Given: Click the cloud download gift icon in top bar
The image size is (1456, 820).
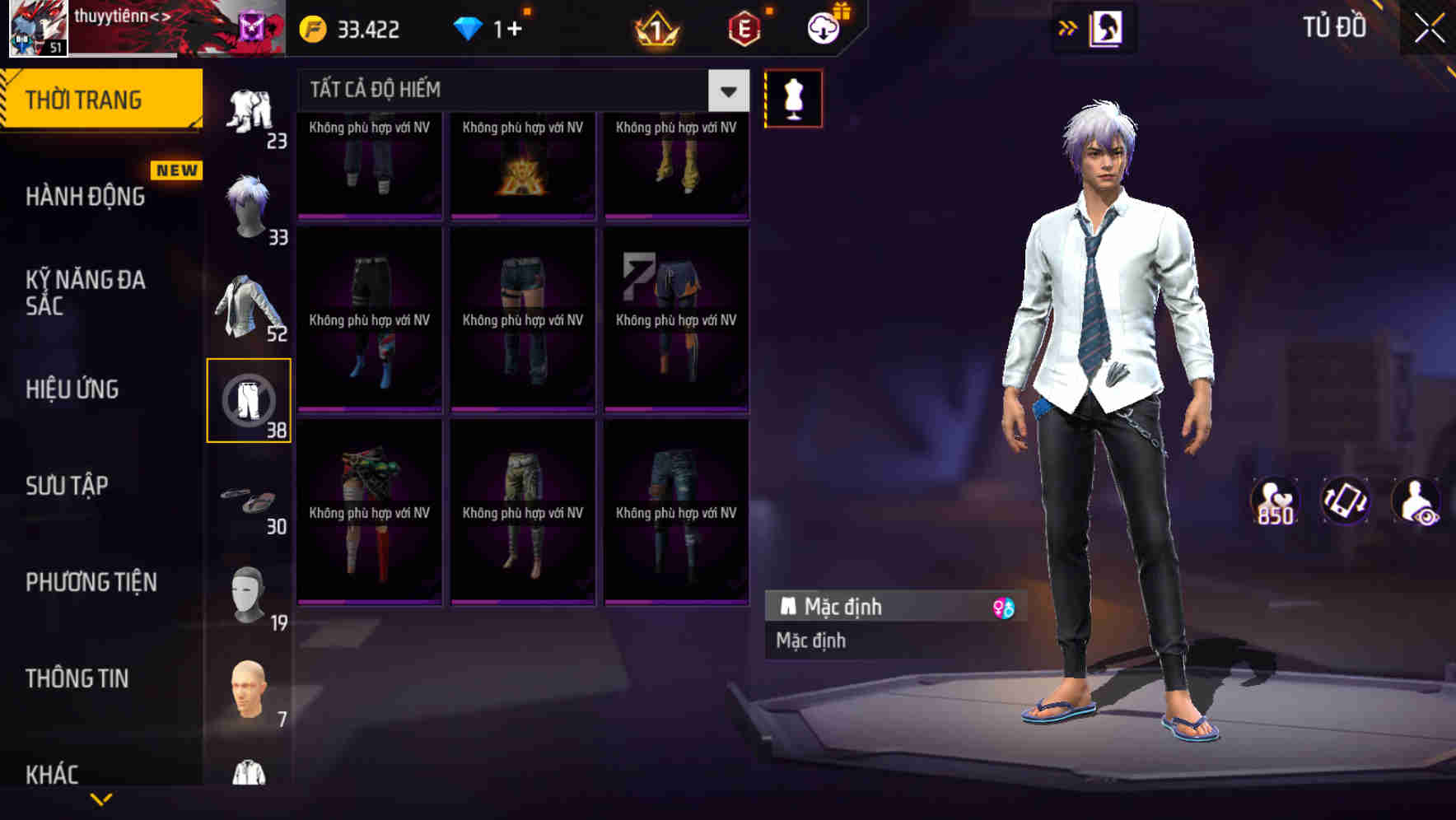Looking at the screenshot, I should coord(823,27).
